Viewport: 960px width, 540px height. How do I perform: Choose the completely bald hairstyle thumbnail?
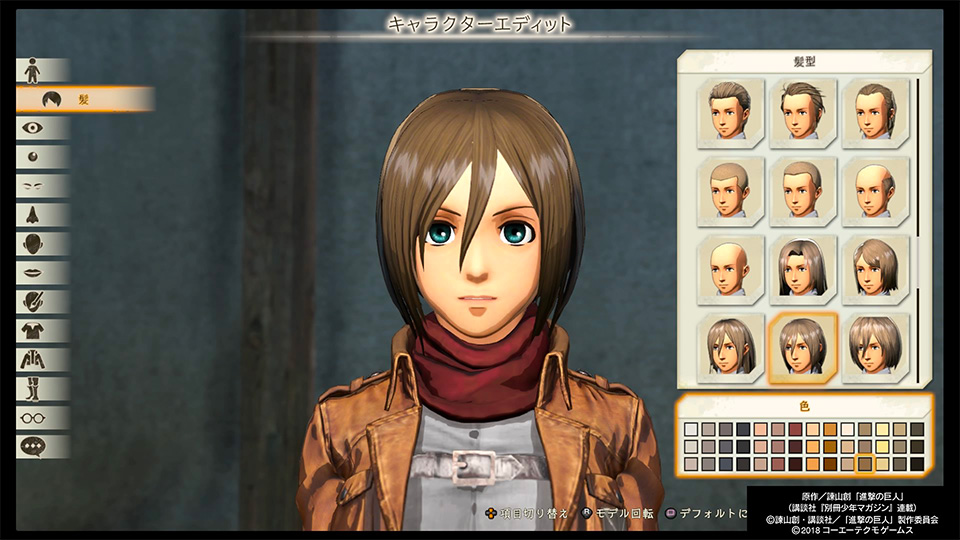pos(731,265)
